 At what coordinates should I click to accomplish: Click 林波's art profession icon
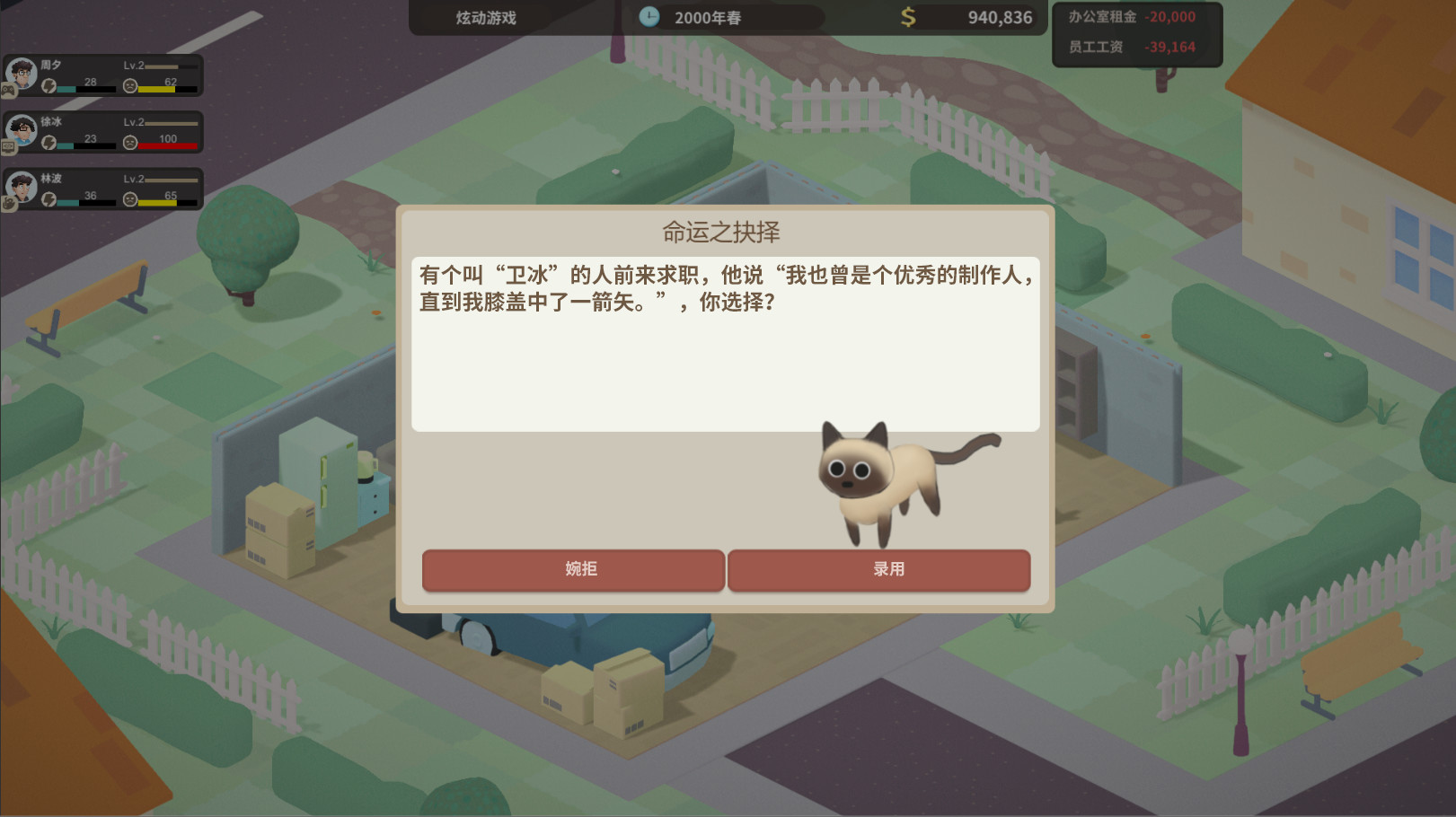[x=8, y=201]
